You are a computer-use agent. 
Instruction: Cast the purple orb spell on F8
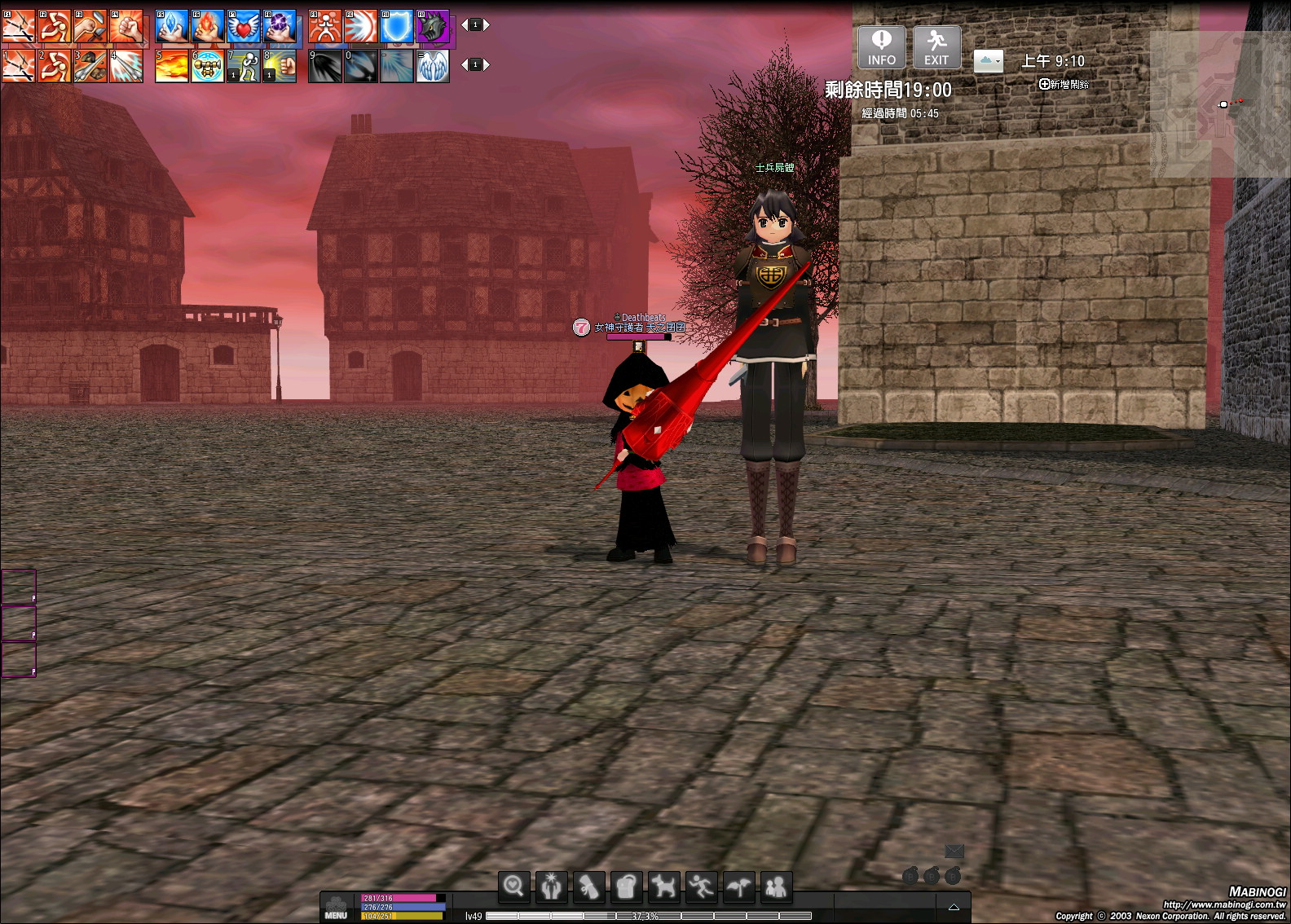pos(280,26)
